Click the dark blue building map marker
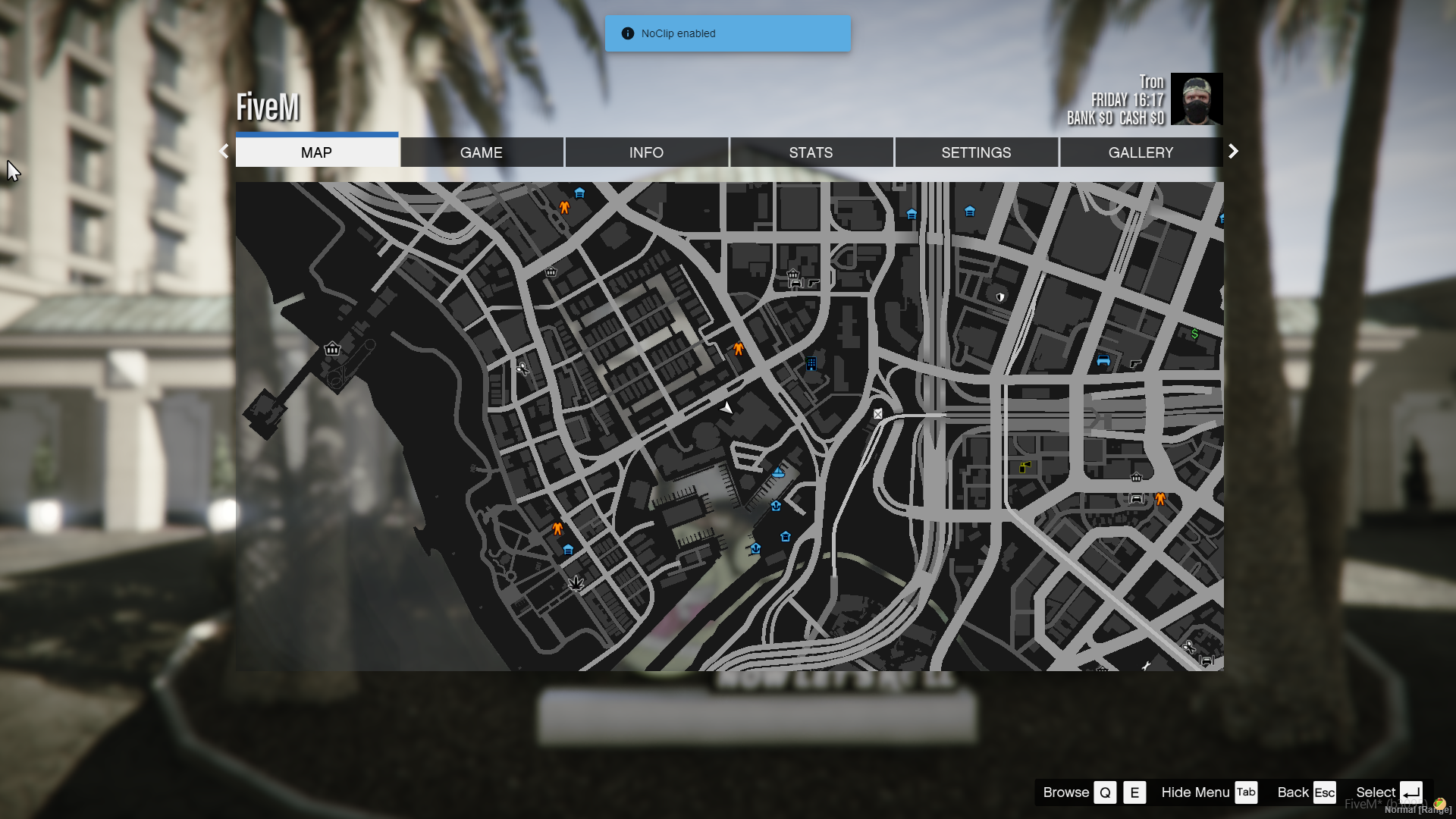Image resolution: width=1456 pixels, height=819 pixels. tap(811, 364)
